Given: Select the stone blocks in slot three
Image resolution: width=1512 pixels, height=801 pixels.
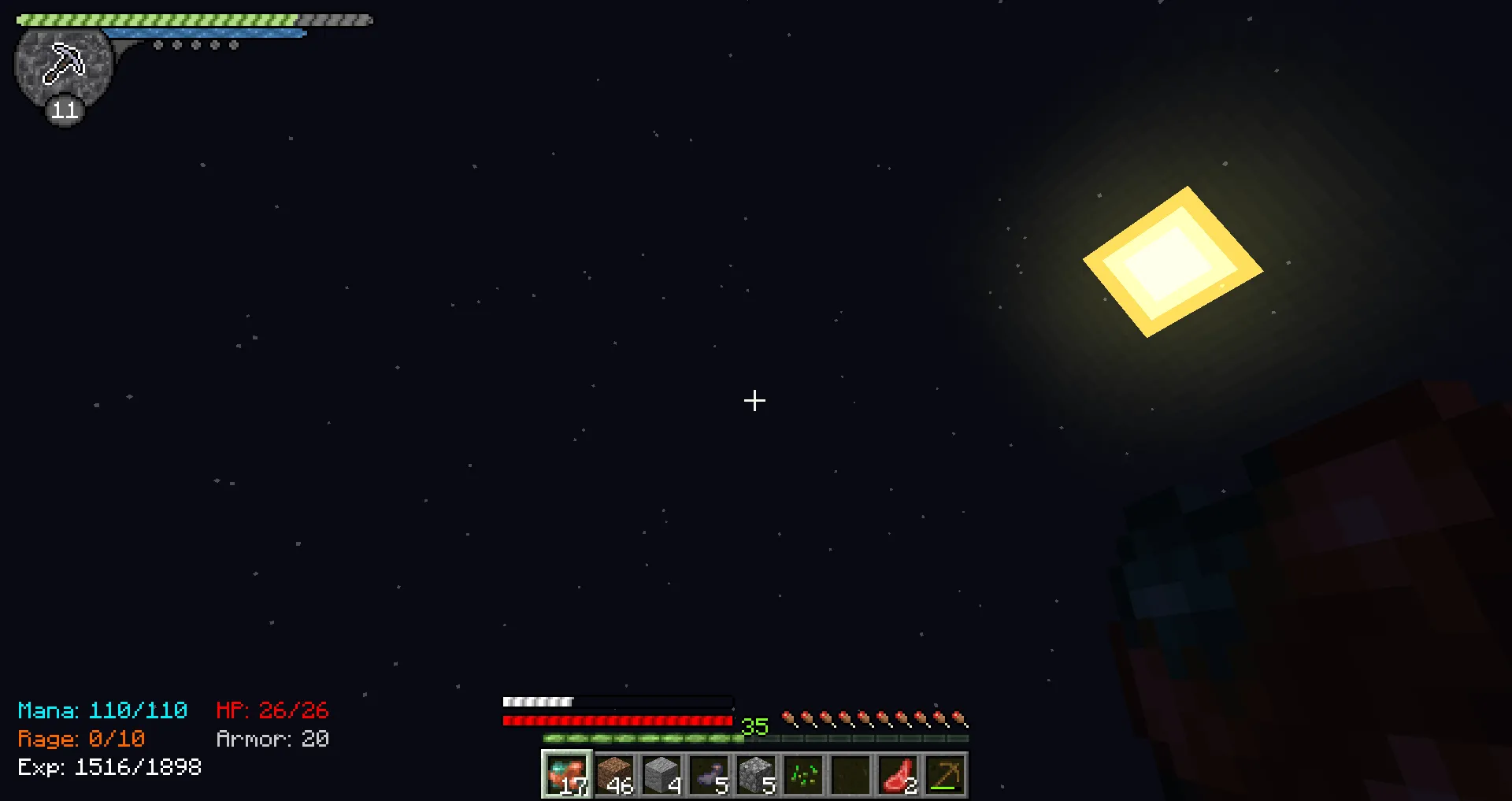Looking at the screenshot, I should coord(661,776).
